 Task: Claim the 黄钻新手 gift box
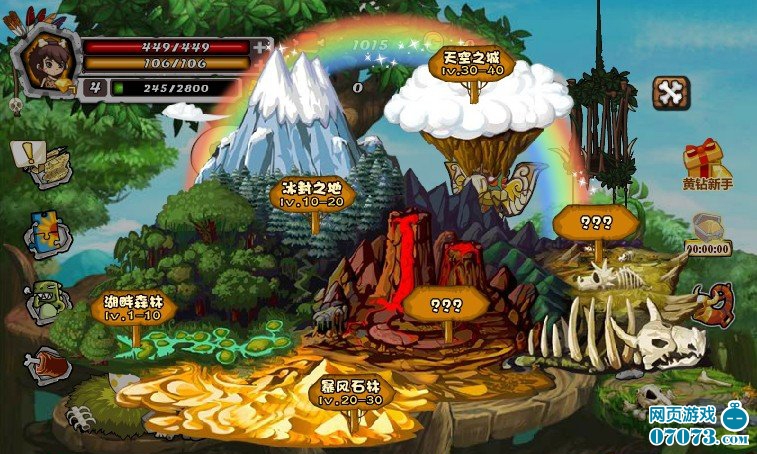(705, 160)
